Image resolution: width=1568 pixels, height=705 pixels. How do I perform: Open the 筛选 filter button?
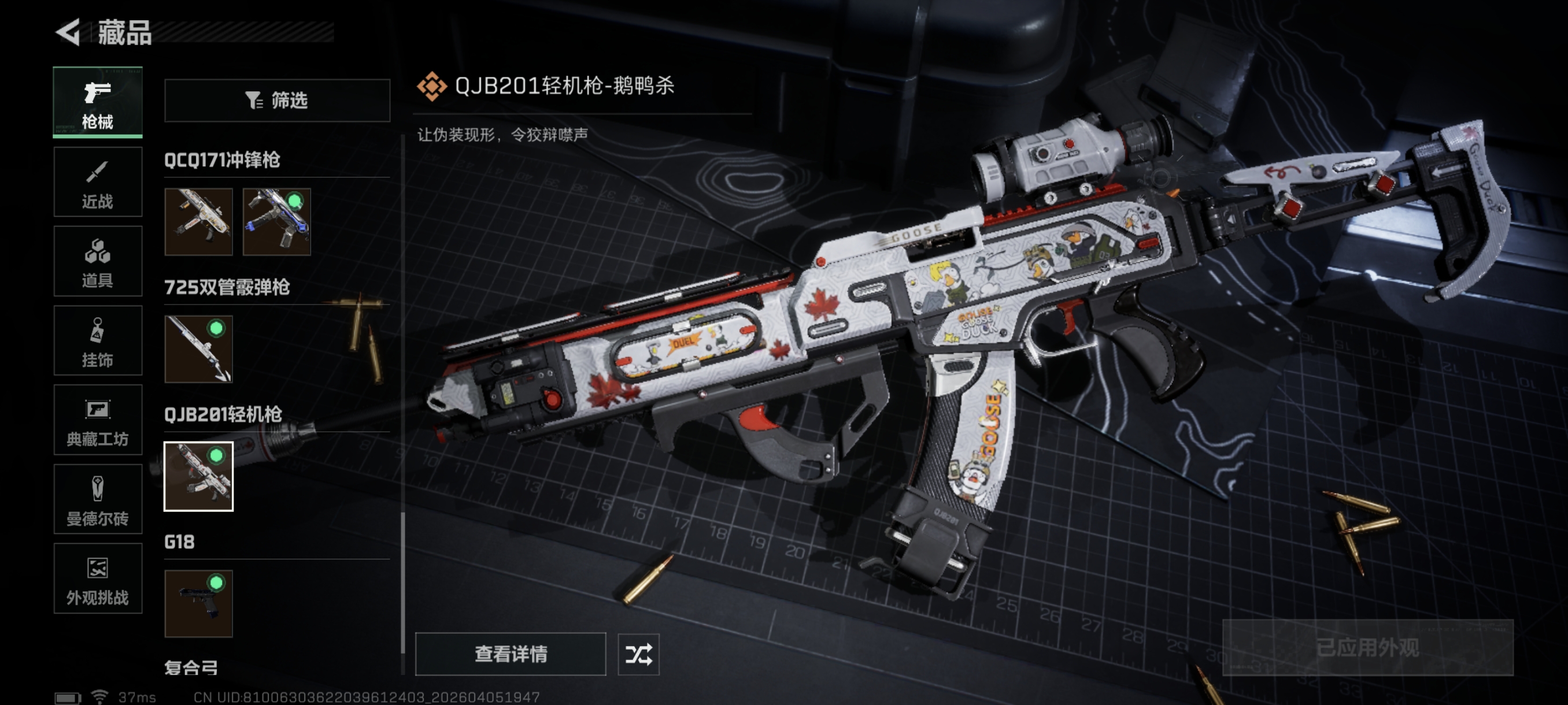point(277,101)
